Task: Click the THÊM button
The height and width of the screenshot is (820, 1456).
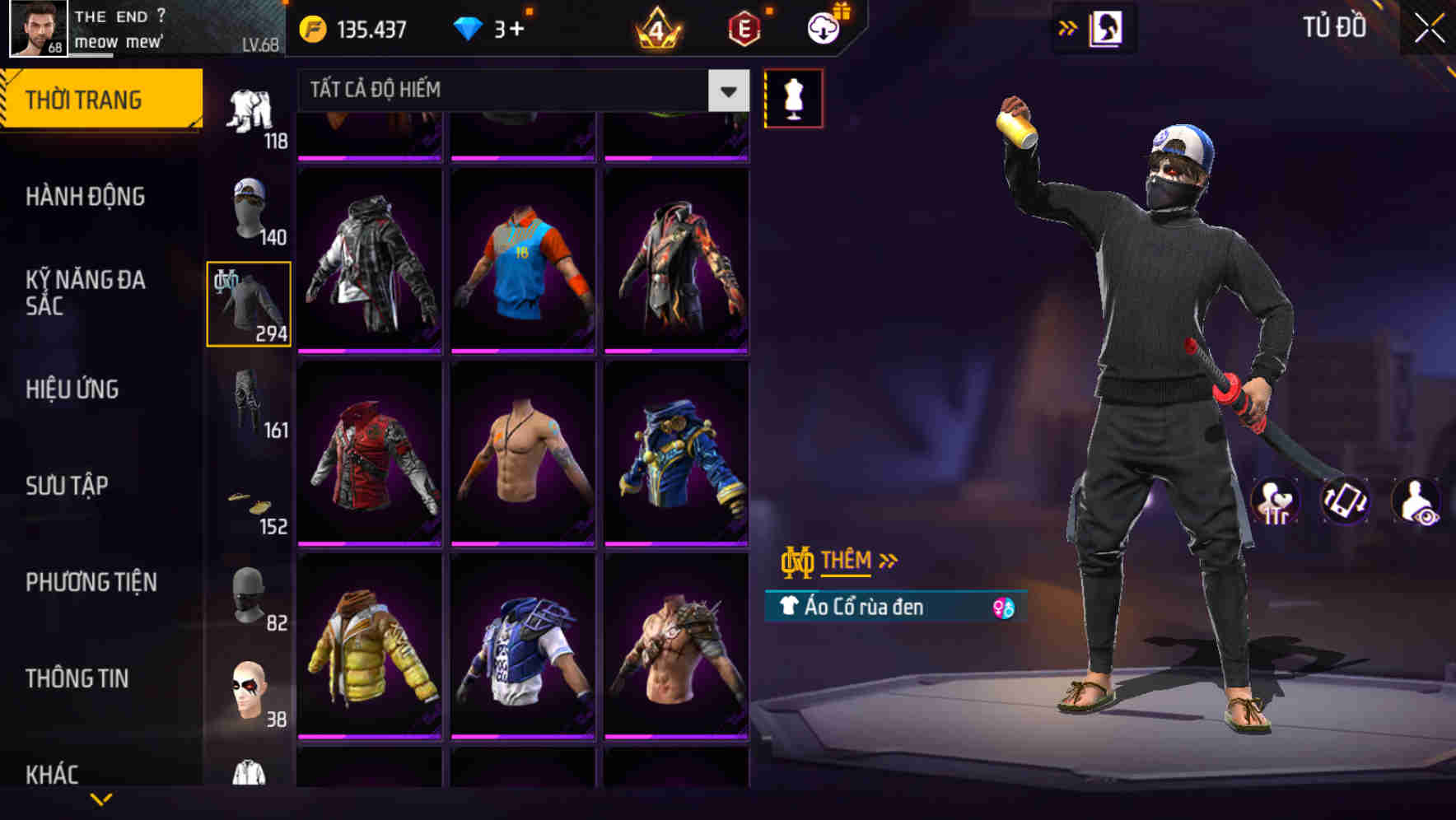Action: (848, 560)
